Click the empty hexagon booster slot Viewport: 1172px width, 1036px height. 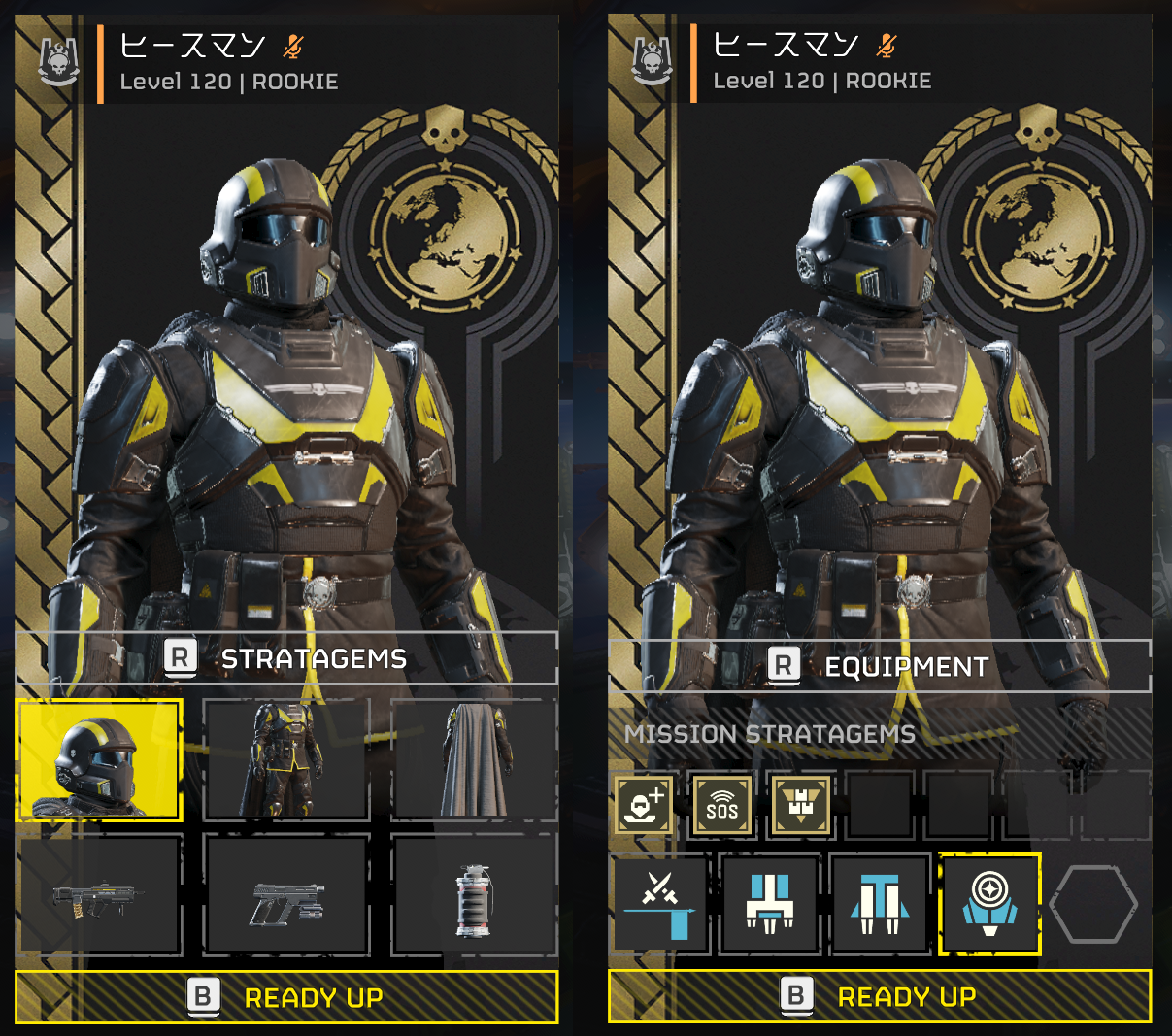1094,904
